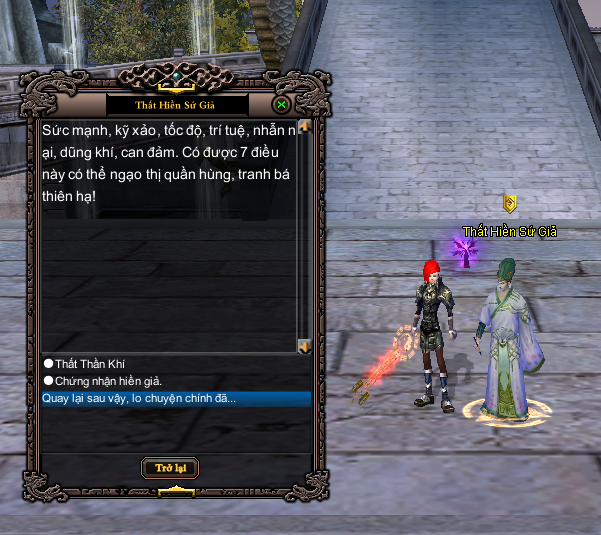Image resolution: width=601 pixels, height=535 pixels.
Task: Pick the Quay lại sau vậy reply
Action: pyautogui.click(x=139, y=398)
